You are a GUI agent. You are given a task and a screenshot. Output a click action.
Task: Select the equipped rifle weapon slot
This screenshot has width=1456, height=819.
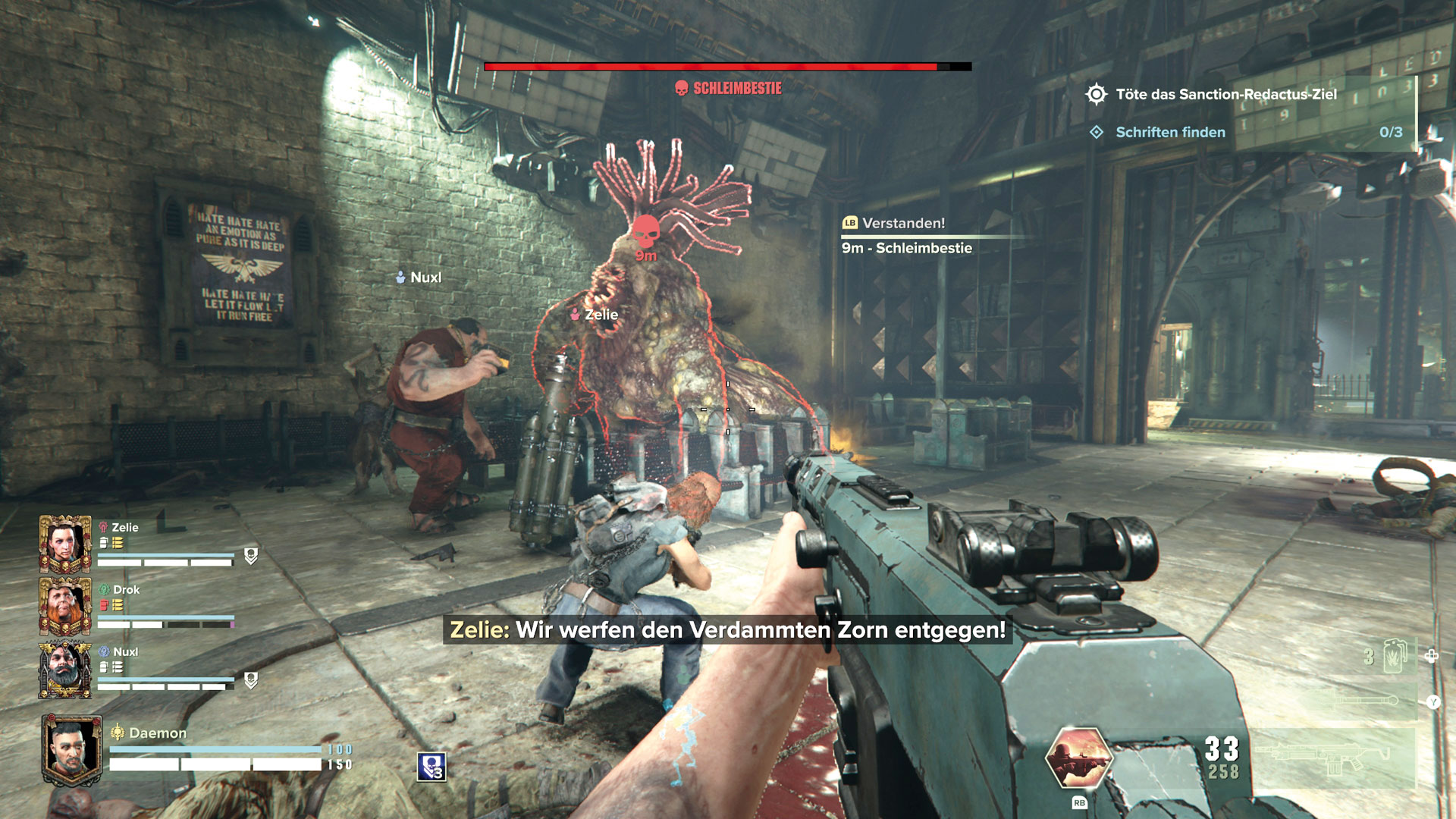click(1332, 757)
